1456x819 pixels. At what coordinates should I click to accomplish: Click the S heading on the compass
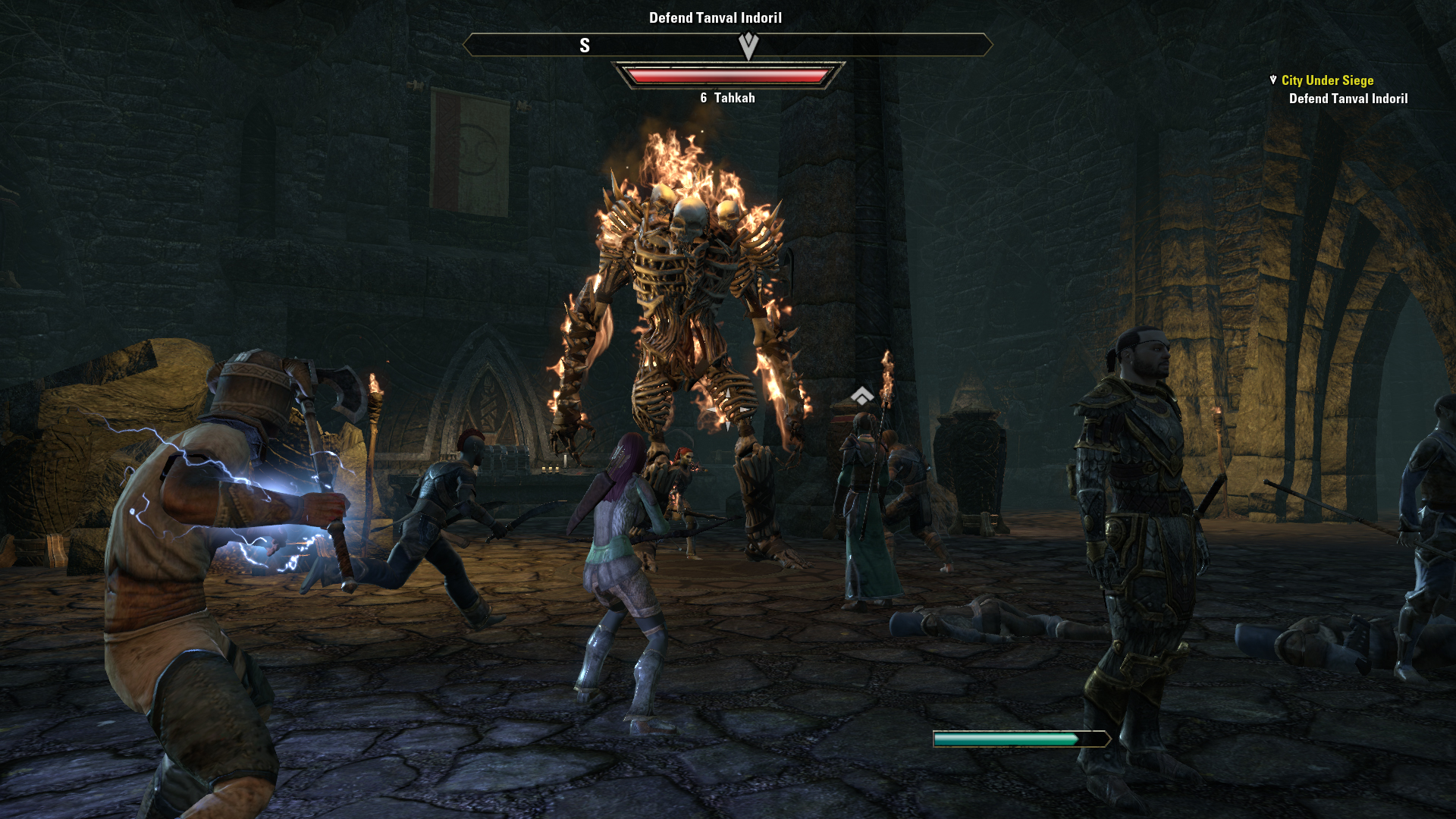coord(584,45)
